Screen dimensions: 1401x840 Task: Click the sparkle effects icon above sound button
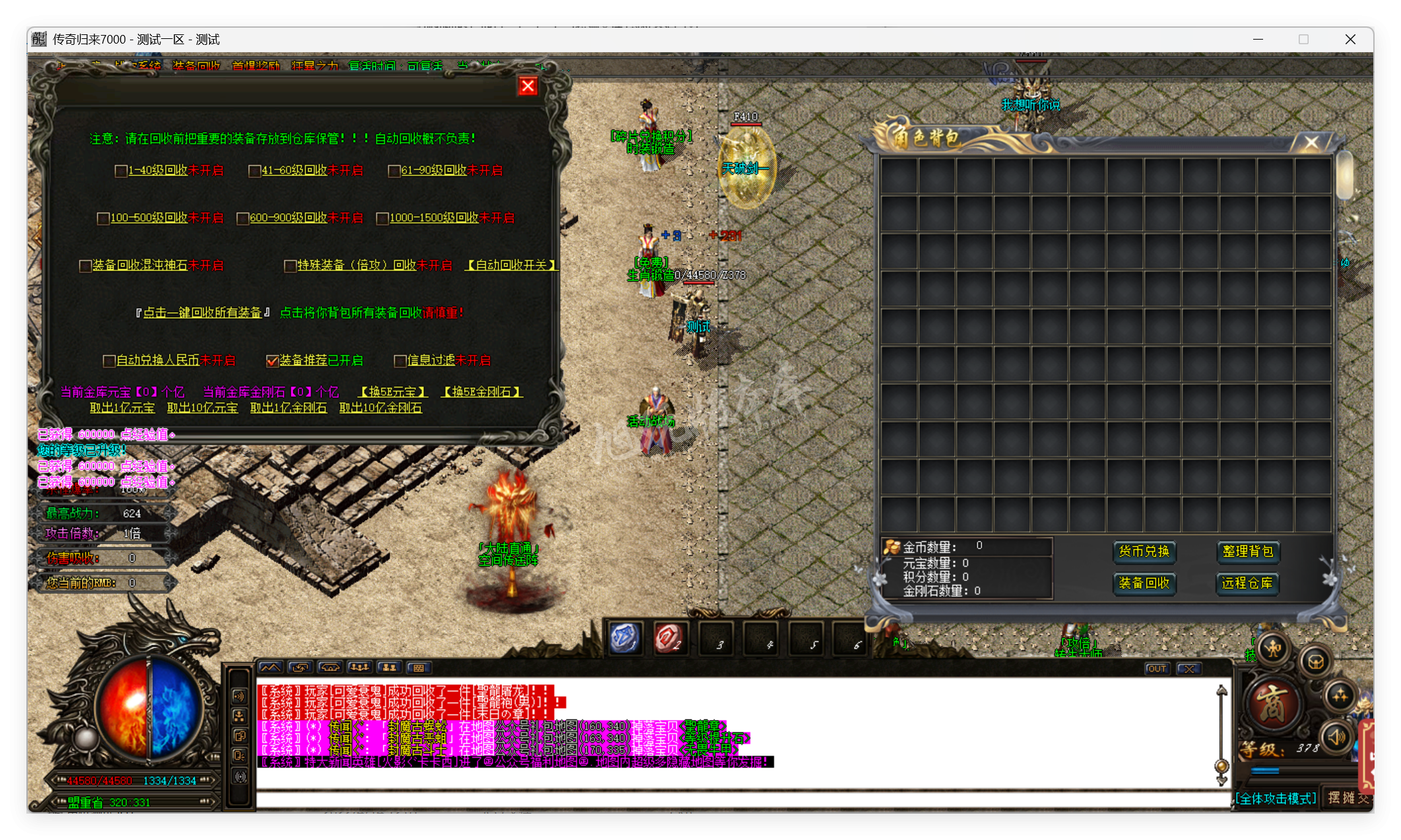1340,695
